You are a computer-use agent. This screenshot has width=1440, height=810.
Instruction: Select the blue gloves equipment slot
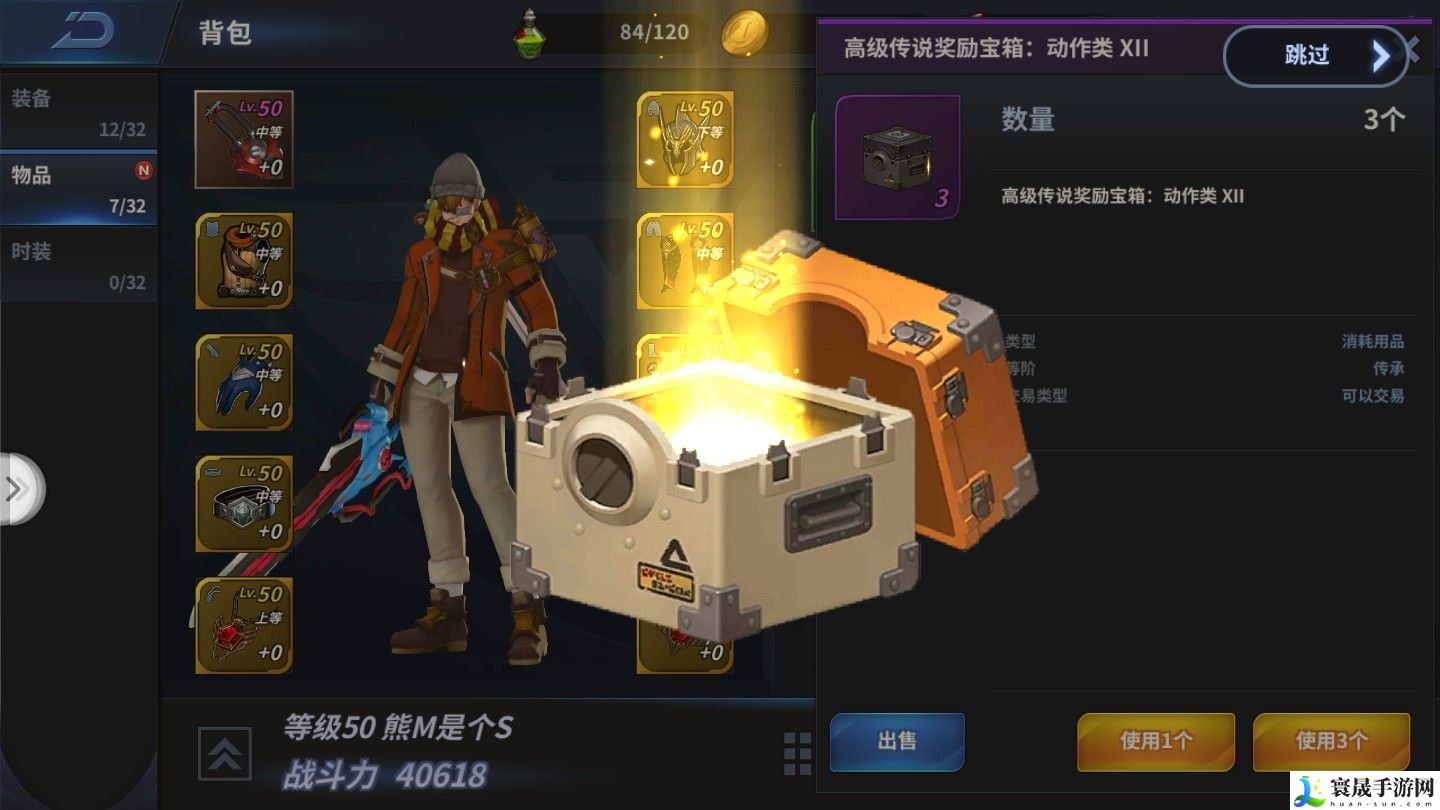(244, 382)
